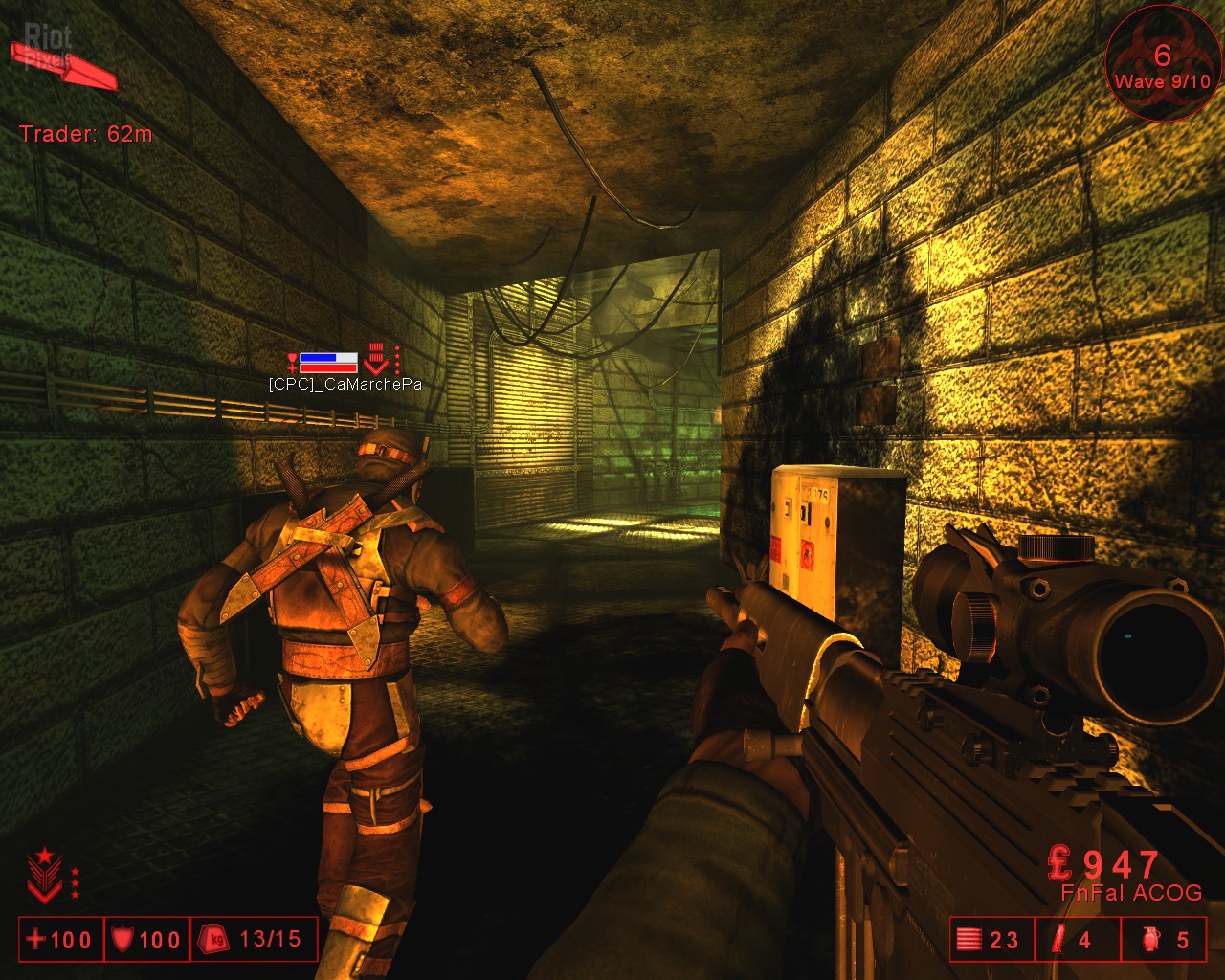Click the biohazard wave emblem
Image resolution: width=1225 pixels, height=980 pixels.
(1162, 63)
